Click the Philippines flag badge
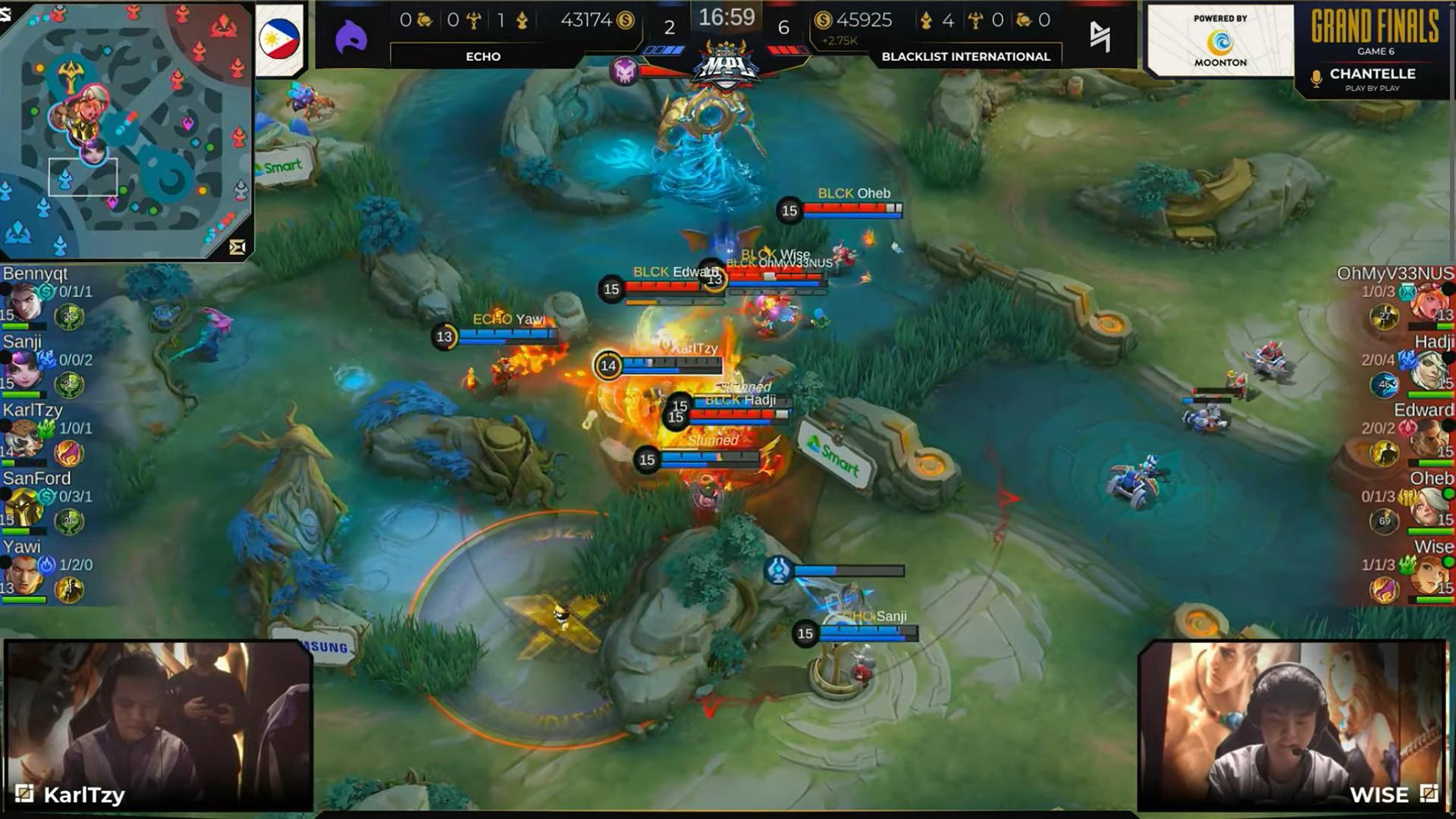 [279, 38]
